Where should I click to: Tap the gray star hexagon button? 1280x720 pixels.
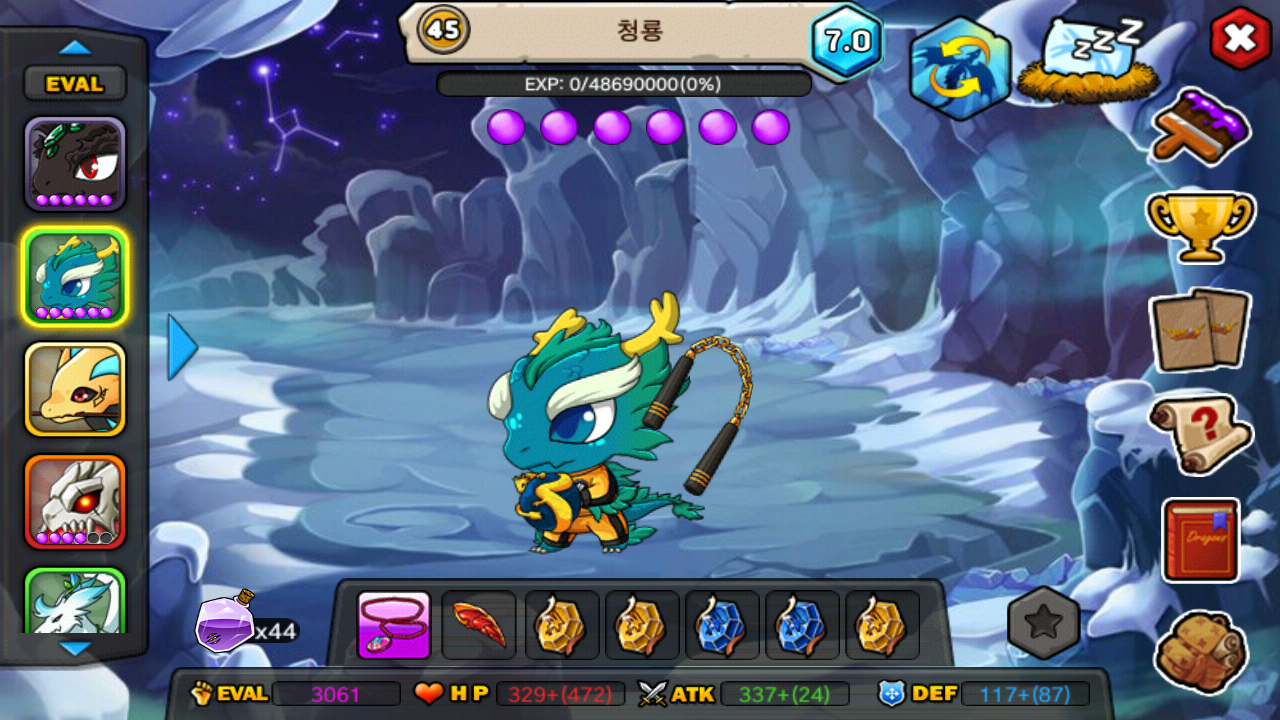click(1044, 623)
